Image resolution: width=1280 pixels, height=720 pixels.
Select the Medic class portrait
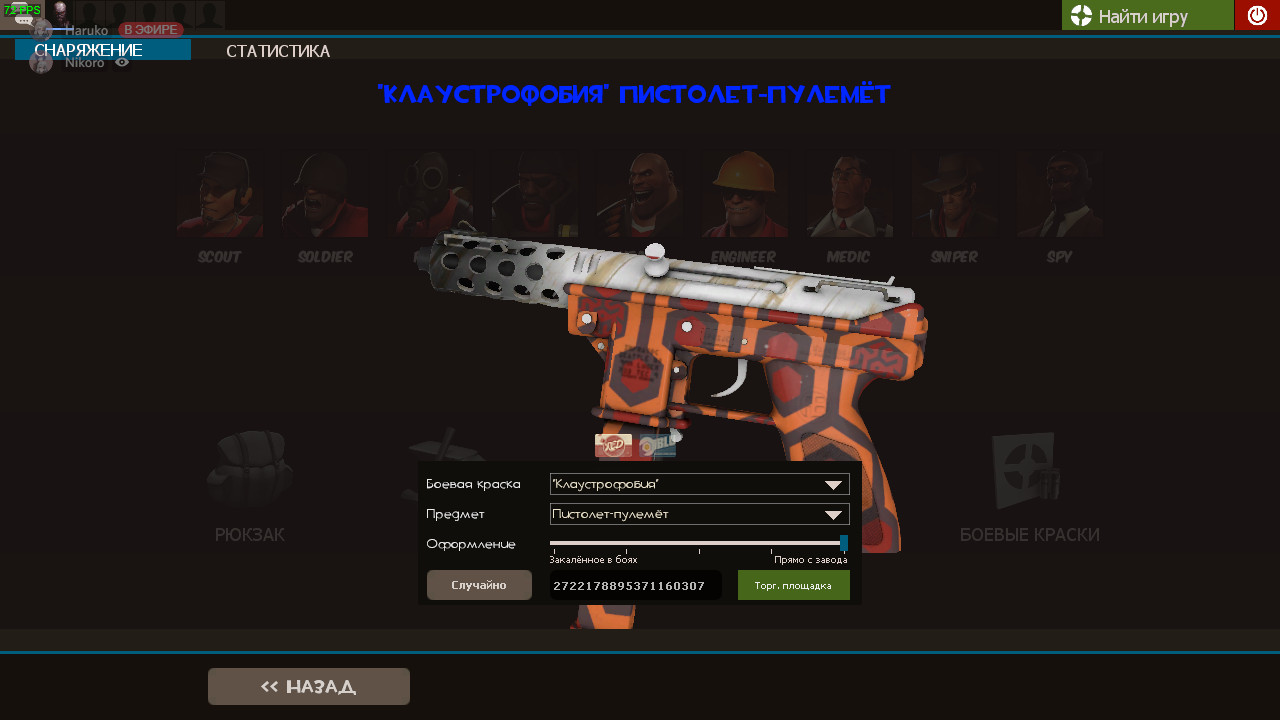848,195
